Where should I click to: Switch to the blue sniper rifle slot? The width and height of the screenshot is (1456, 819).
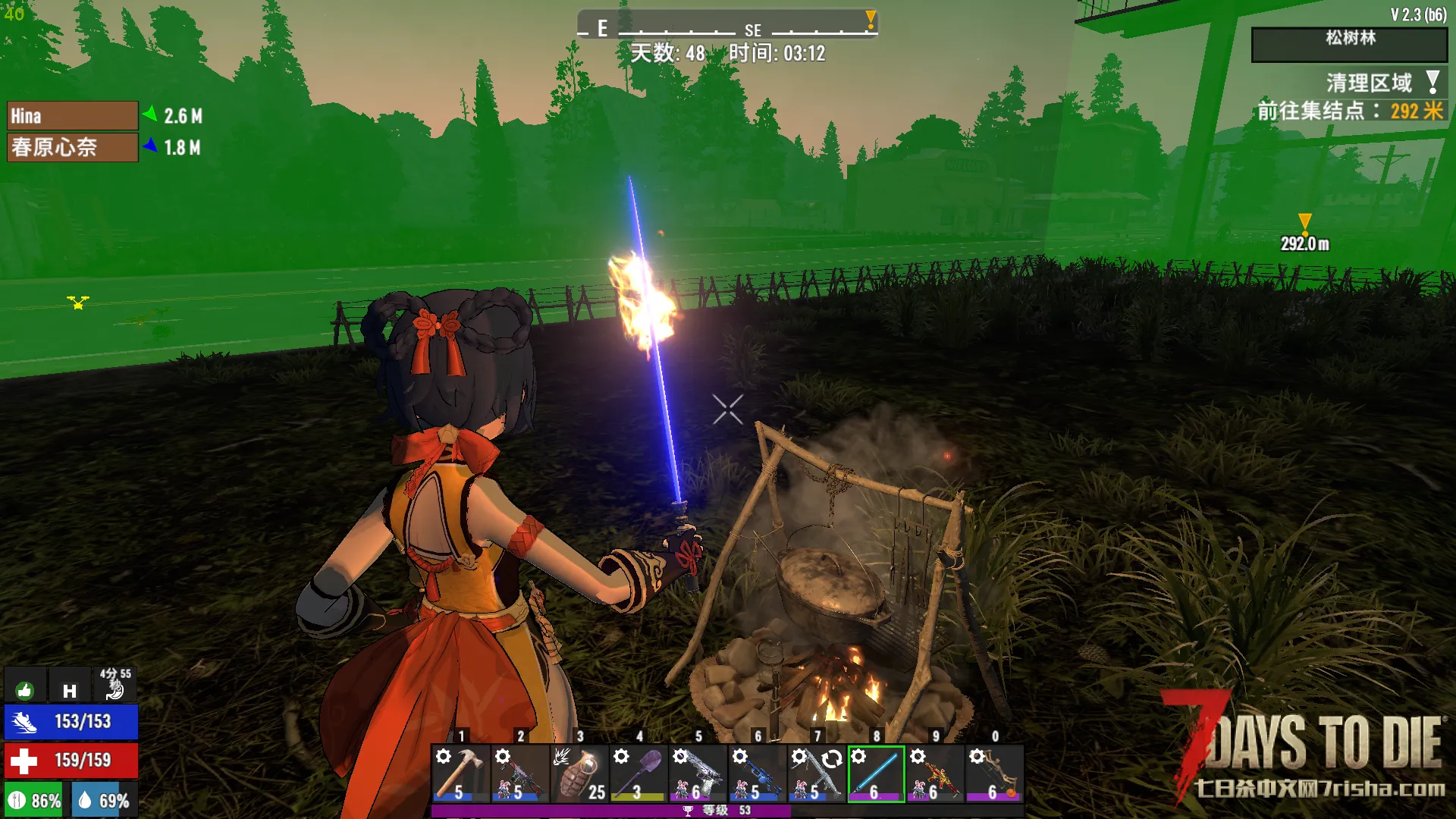757,773
